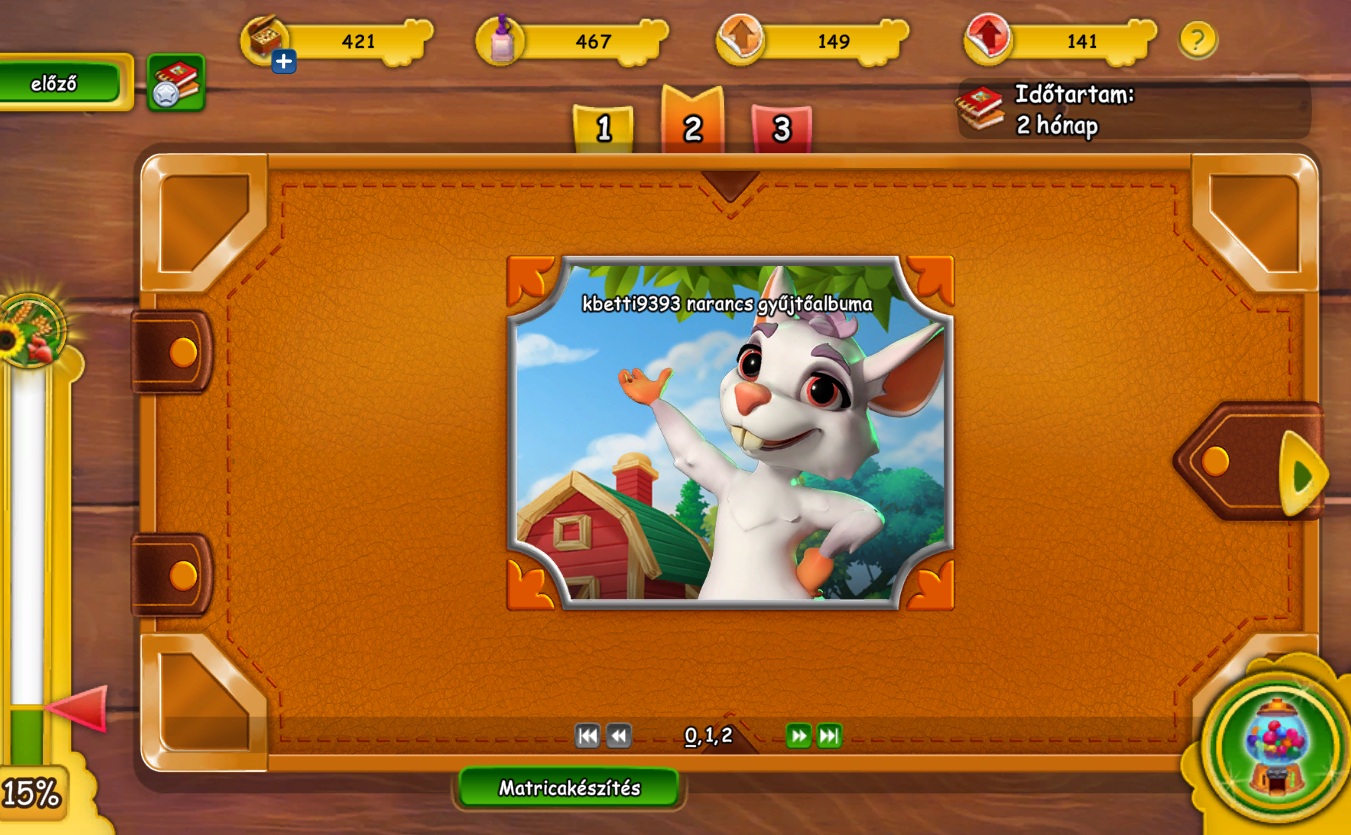Open the Matricakészítés button
This screenshot has height=835, width=1351.
(x=569, y=787)
